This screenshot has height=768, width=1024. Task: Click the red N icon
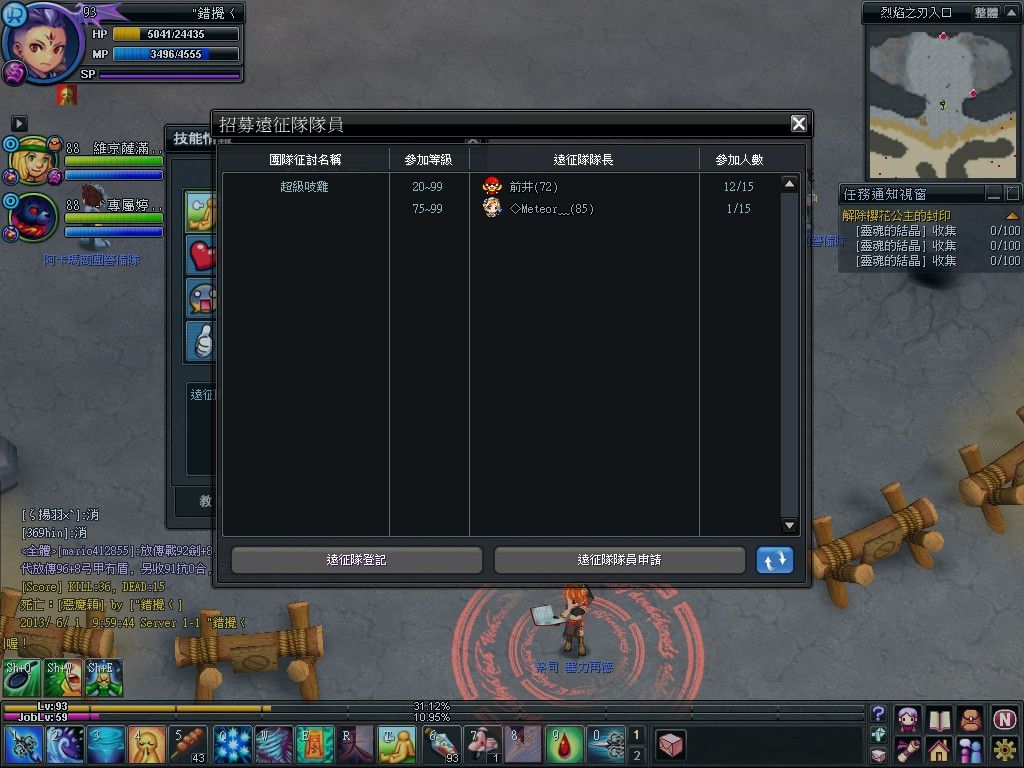[x=1004, y=718]
